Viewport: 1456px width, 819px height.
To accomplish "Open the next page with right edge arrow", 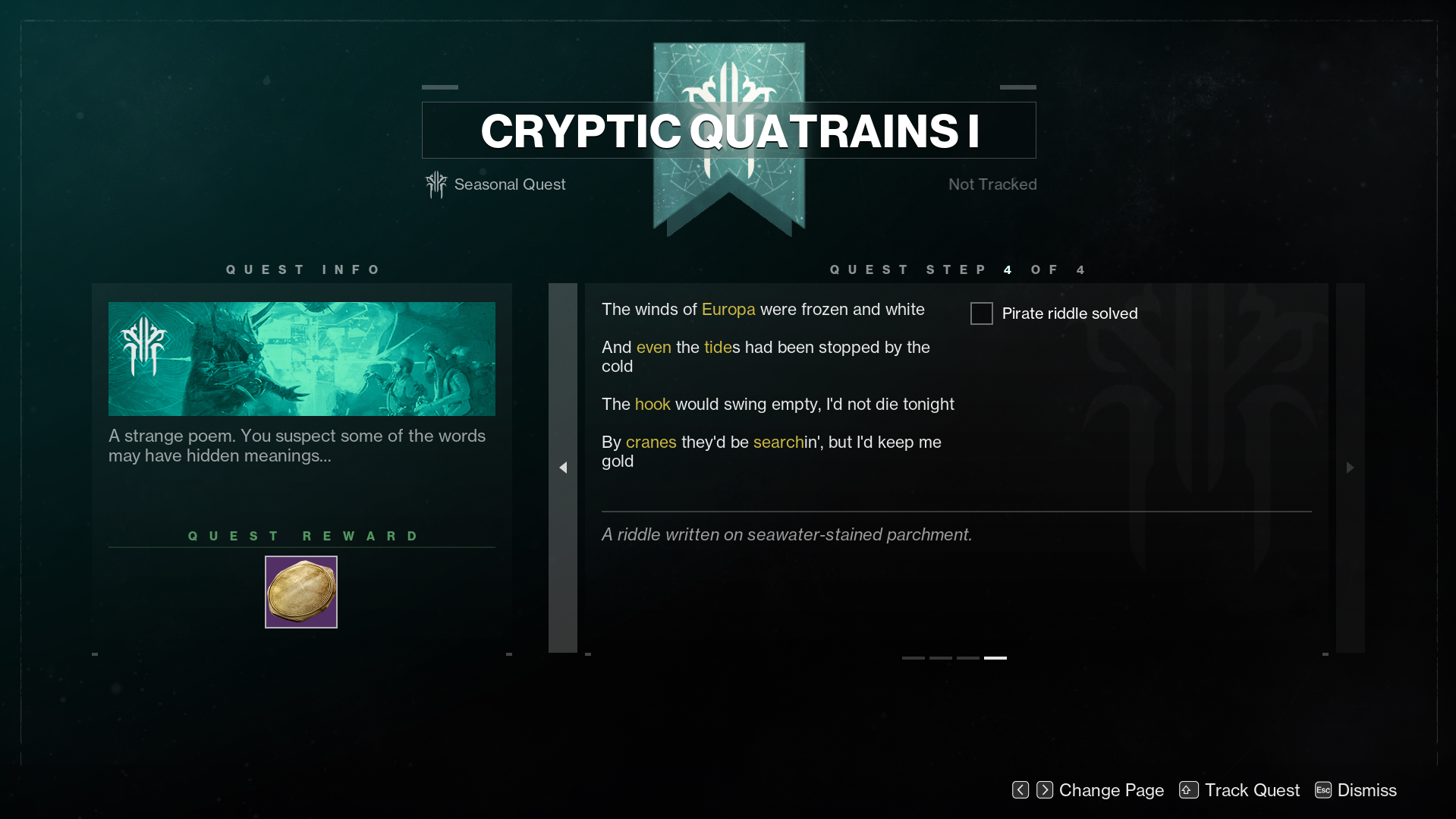I will point(1350,468).
